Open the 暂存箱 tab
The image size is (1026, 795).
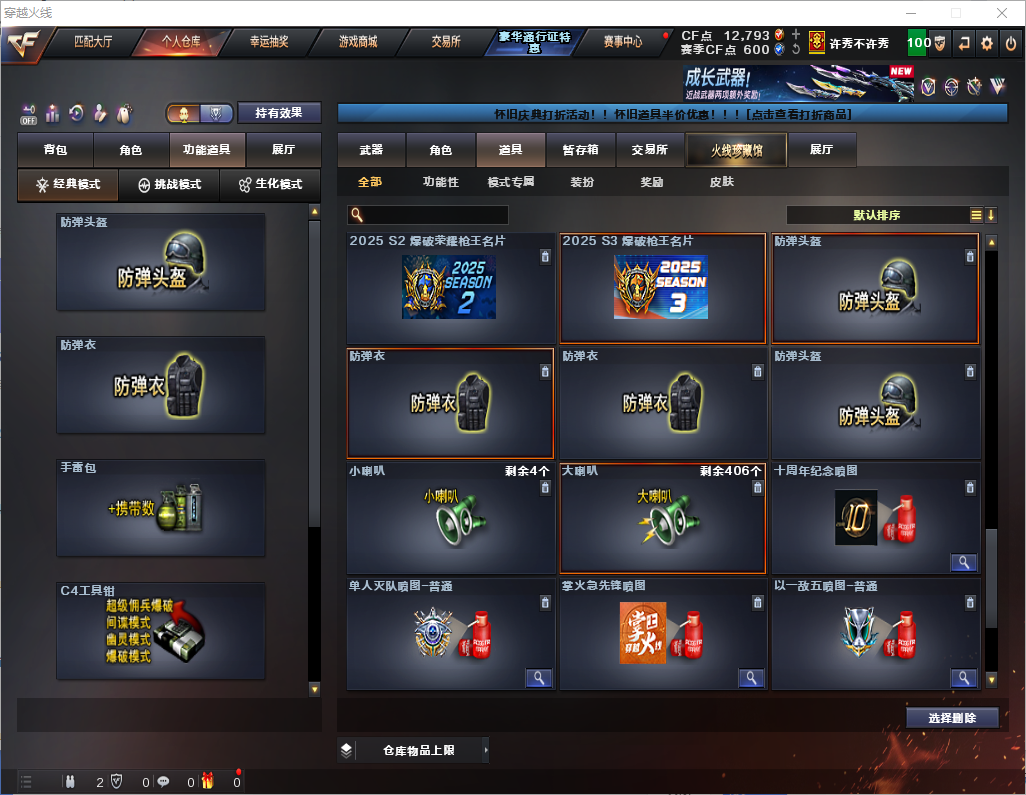pos(580,150)
